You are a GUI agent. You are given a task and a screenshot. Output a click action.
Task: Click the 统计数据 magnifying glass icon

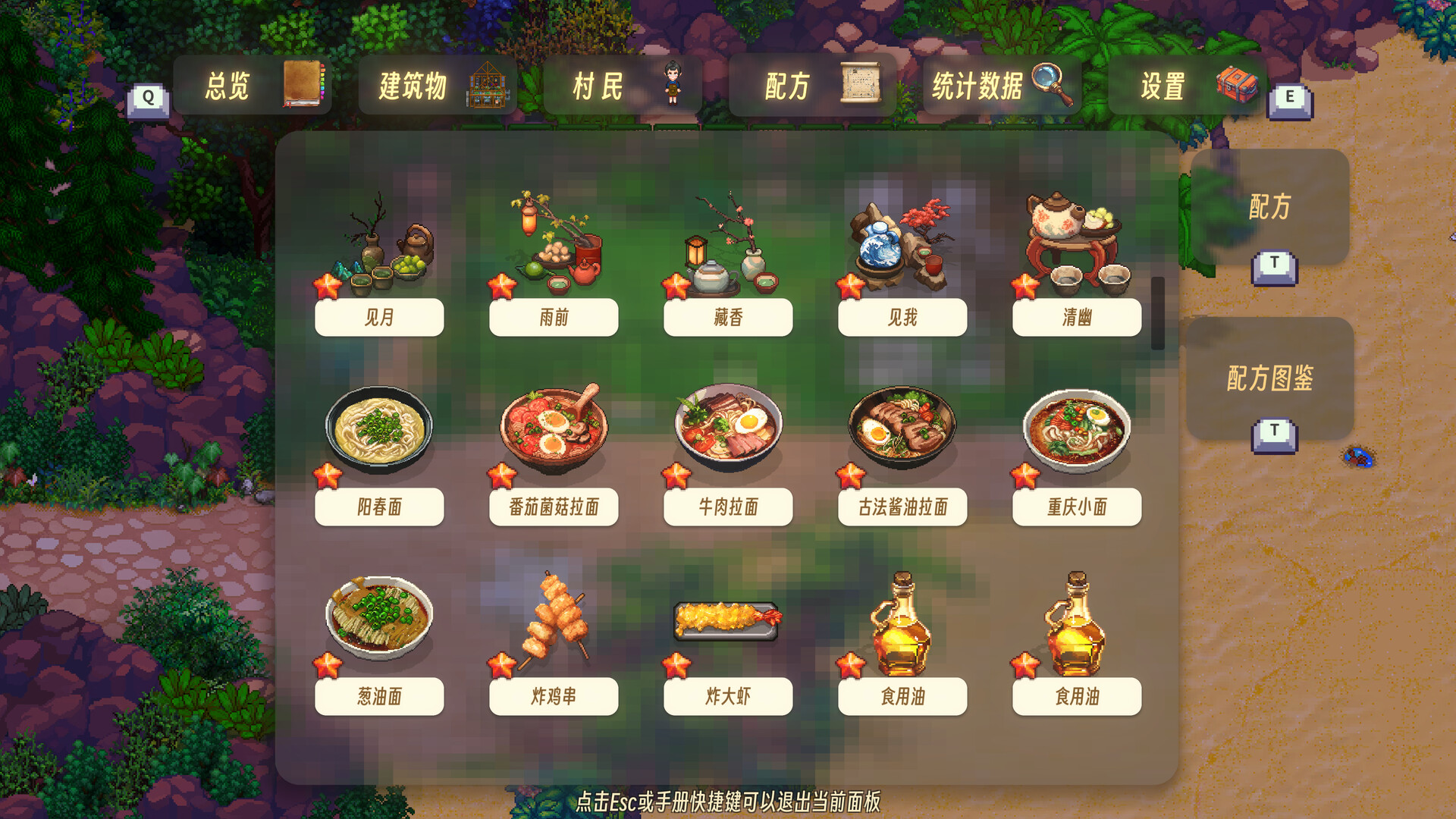click(1054, 85)
